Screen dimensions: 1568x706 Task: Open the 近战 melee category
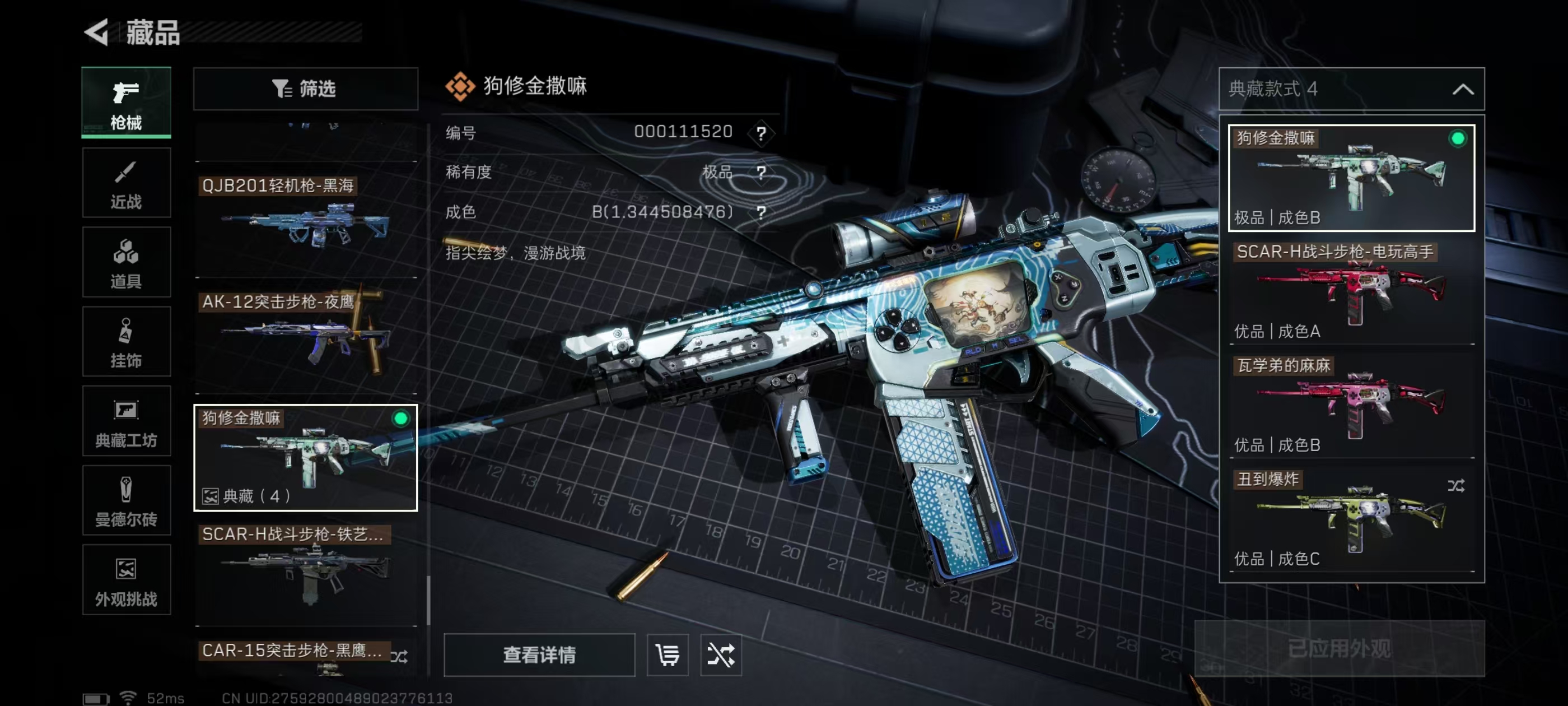pos(126,183)
